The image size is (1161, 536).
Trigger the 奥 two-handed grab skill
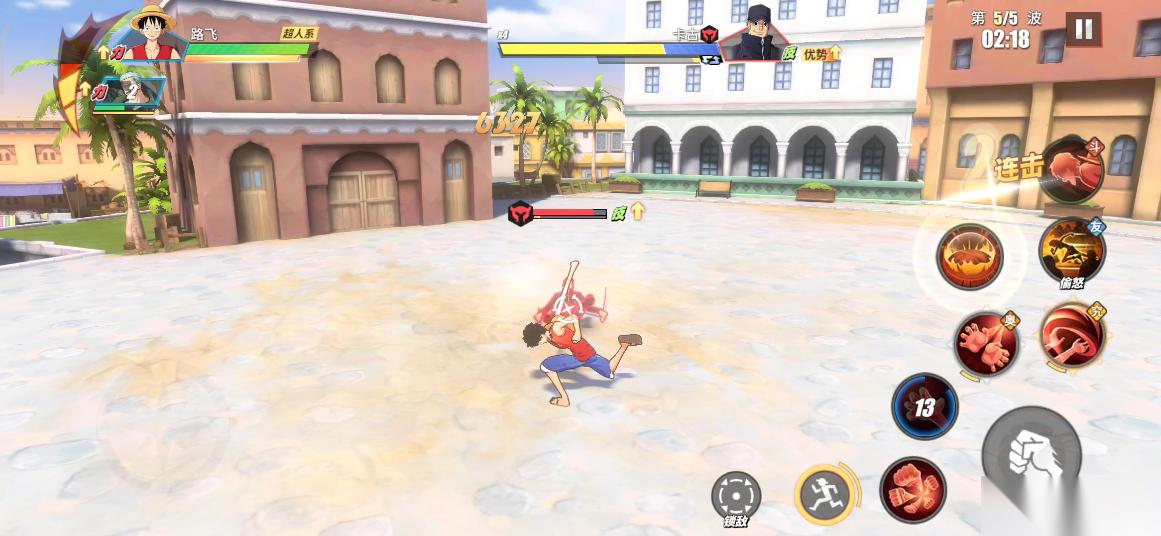coord(985,342)
